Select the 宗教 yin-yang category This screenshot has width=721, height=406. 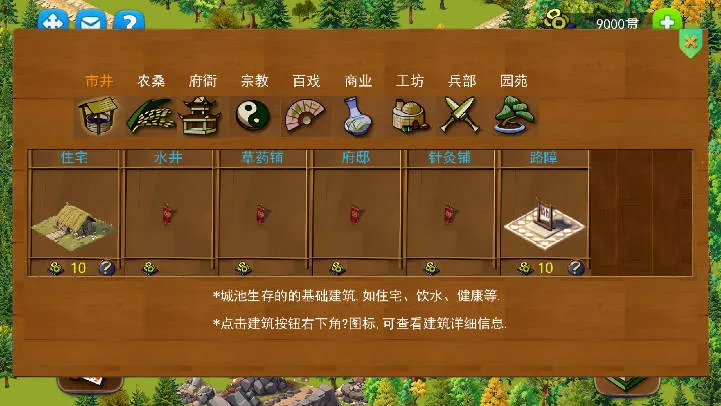(254, 115)
